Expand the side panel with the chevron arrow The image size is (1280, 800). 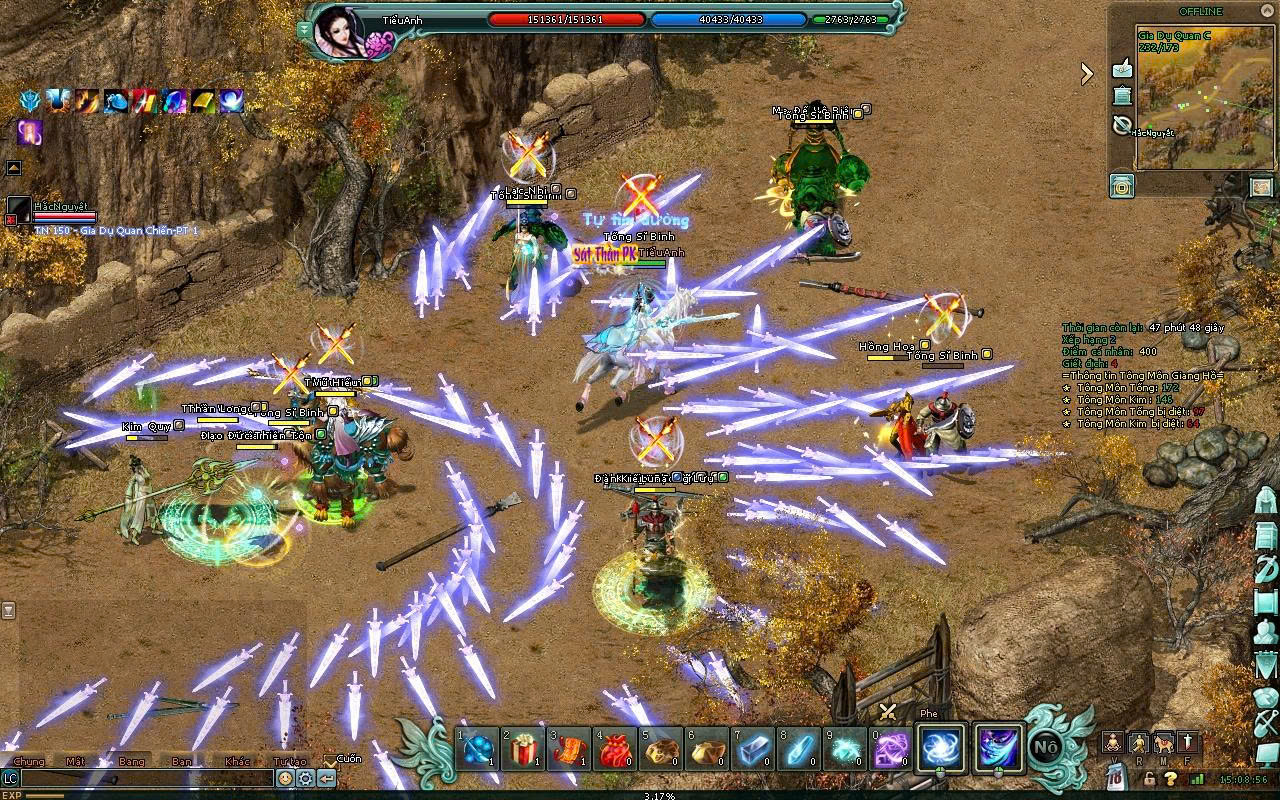point(1087,72)
